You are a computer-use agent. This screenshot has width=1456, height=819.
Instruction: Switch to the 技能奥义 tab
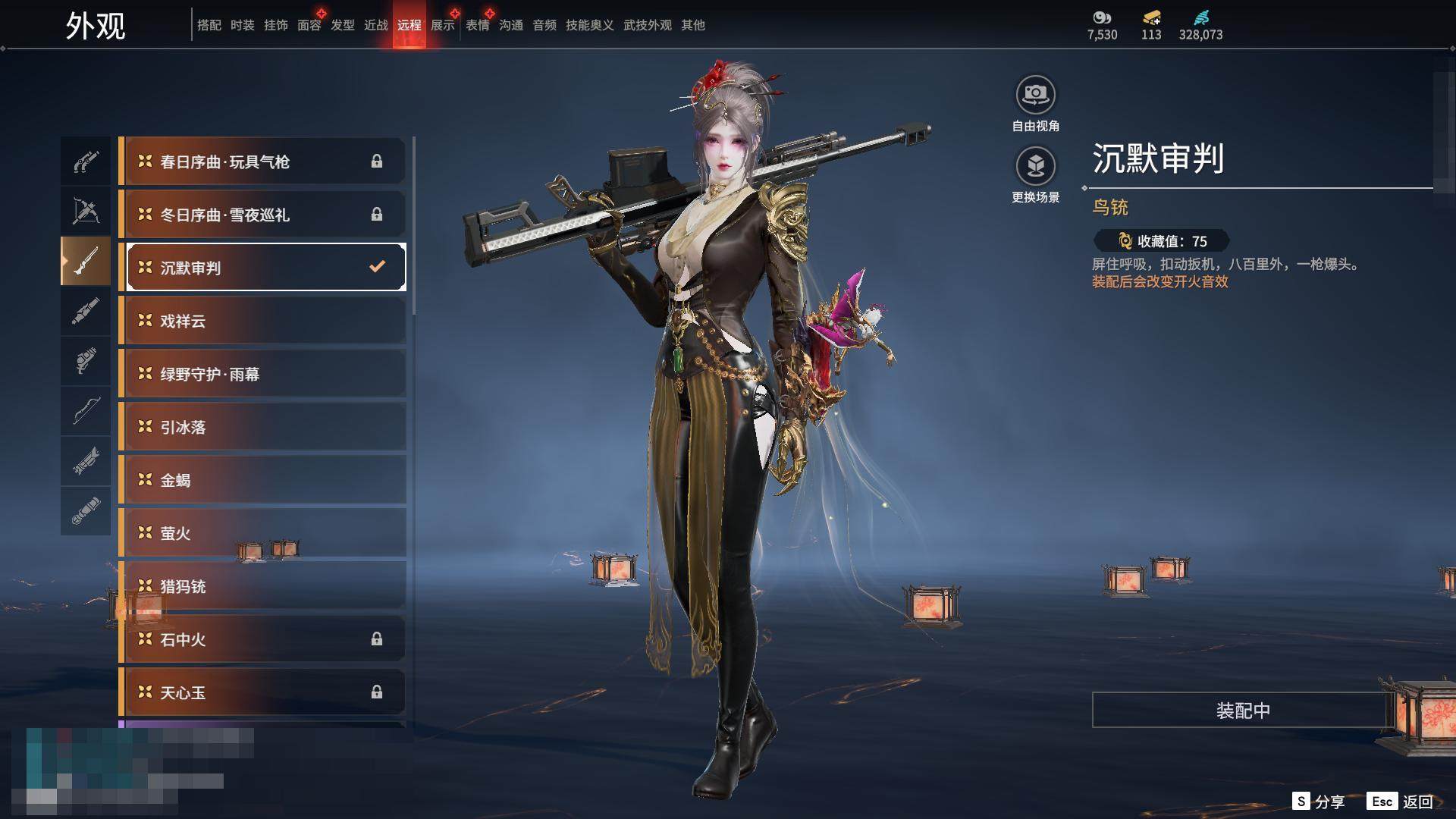point(589,25)
